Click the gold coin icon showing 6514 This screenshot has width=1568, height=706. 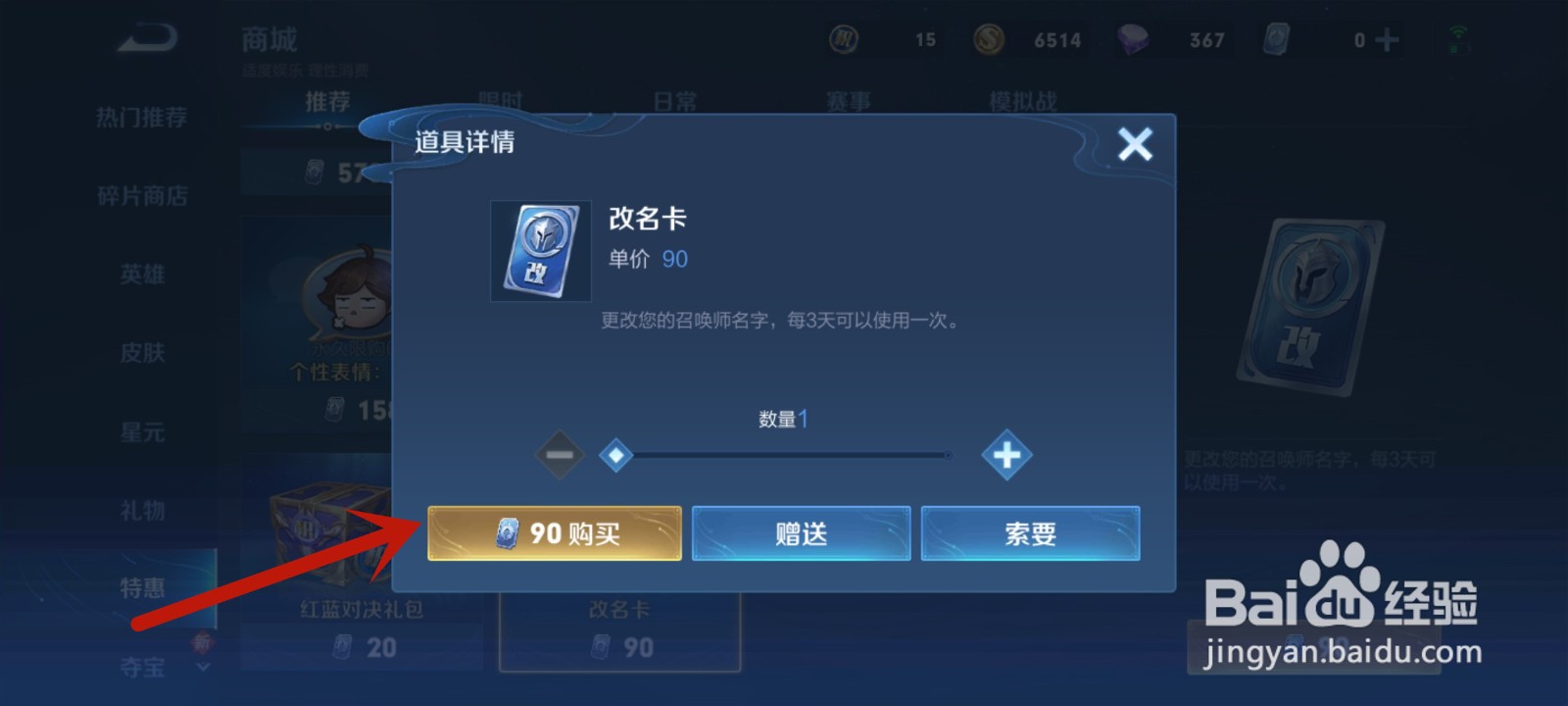coord(987,39)
